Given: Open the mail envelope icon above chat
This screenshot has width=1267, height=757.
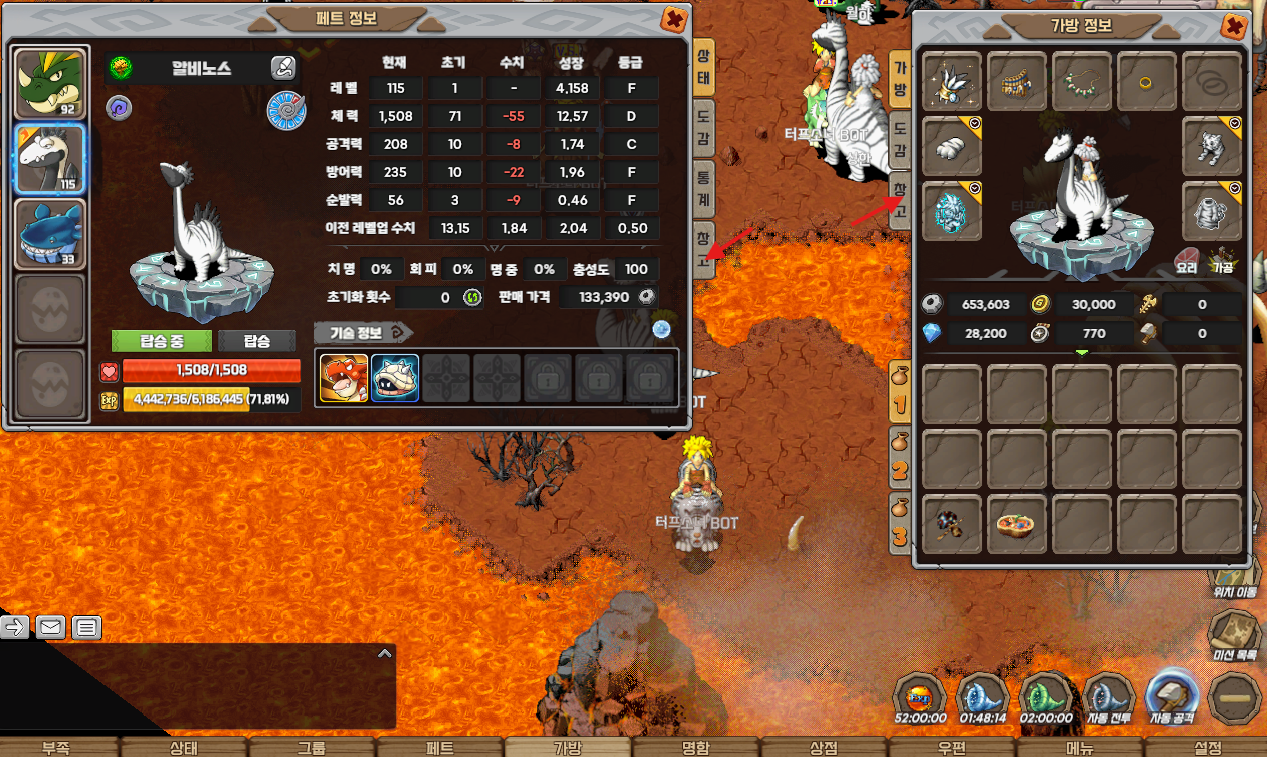Looking at the screenshot, I should [x=51, y=627].
